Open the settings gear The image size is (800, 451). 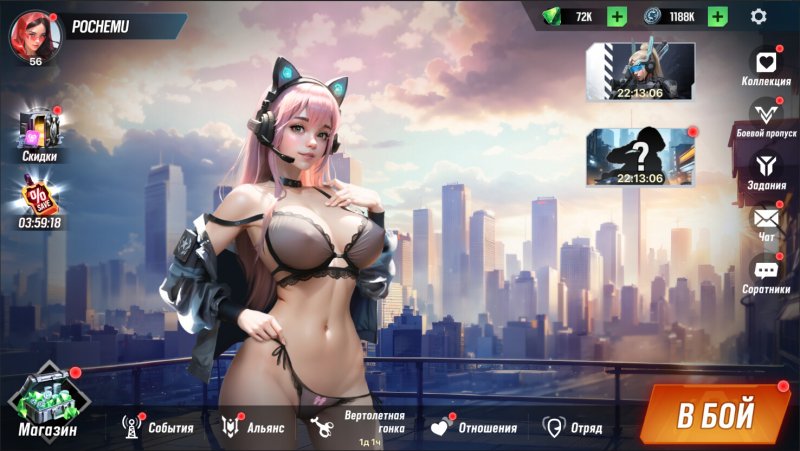coord(759,16)
